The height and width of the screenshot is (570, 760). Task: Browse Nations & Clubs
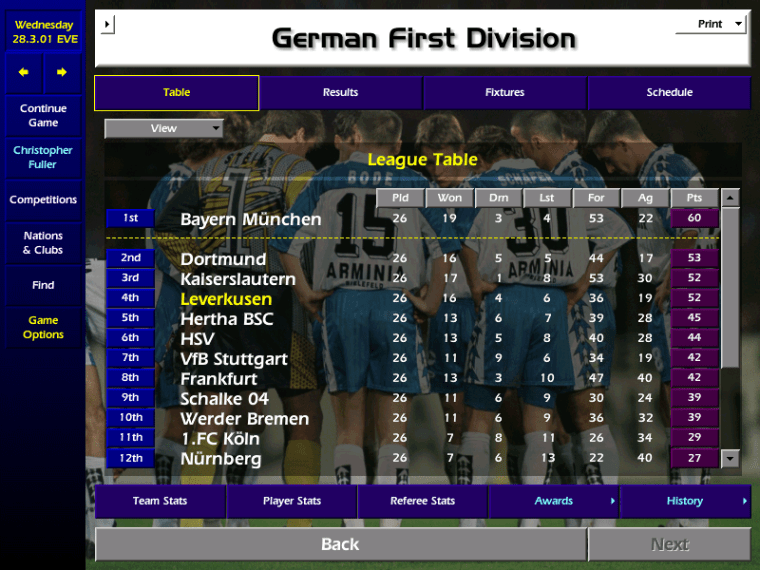pyautogui.click(x=43, y=243)
